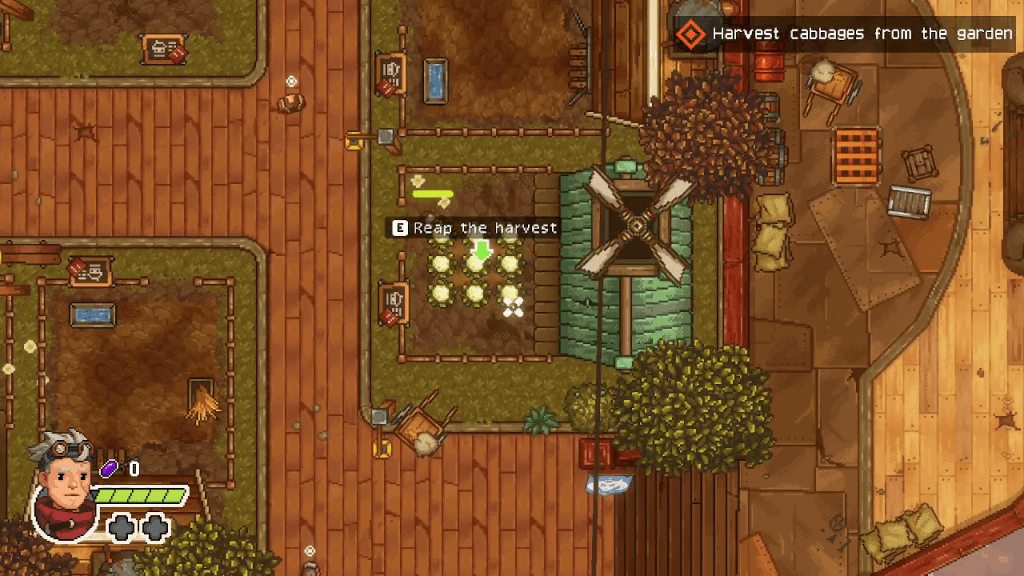Open the Harvest cabbages objective tracker
The image size is (1024, 576).
[846, 35]
